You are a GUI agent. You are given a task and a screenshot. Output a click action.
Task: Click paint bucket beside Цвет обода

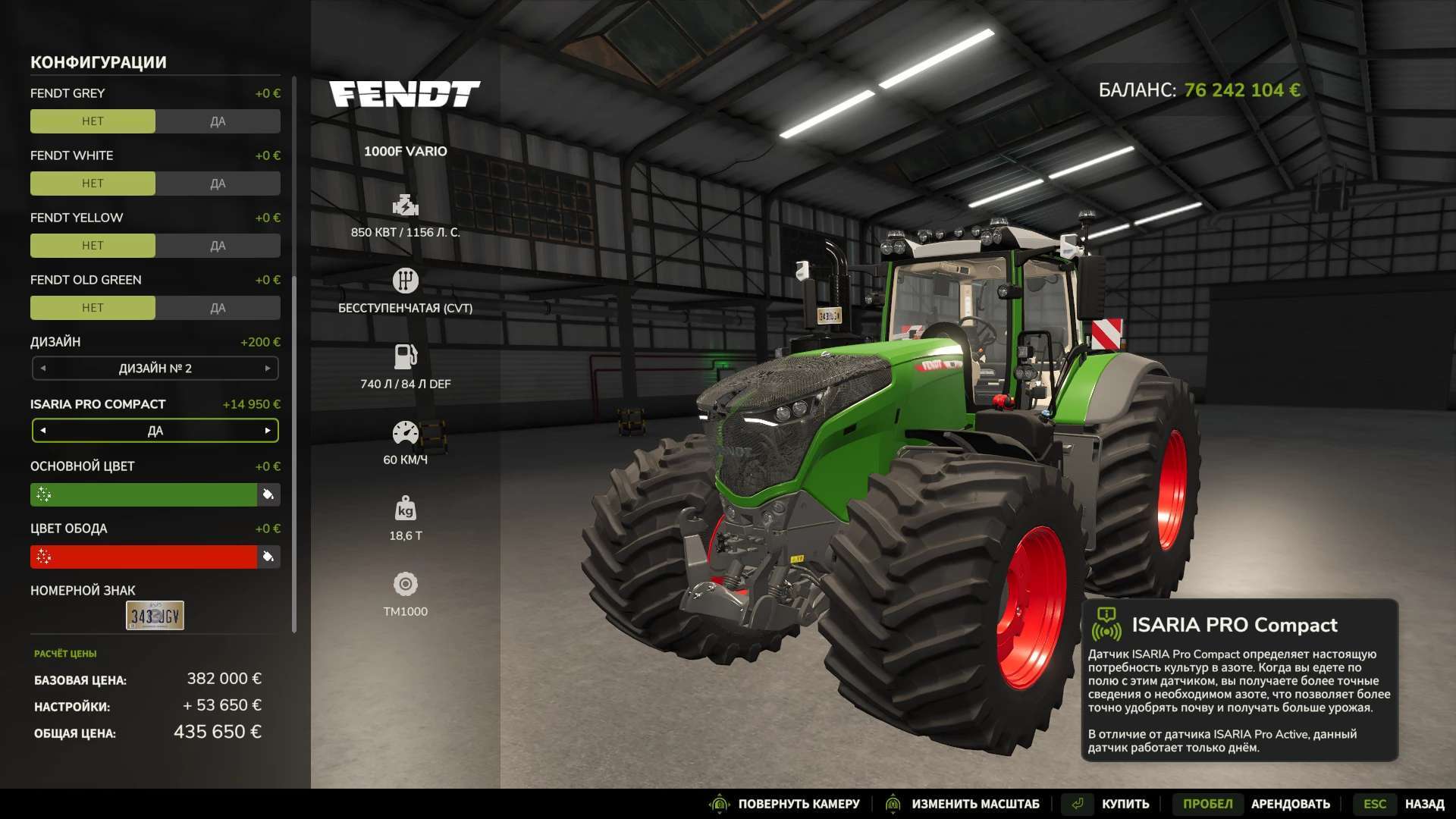(x=268, y=557)
